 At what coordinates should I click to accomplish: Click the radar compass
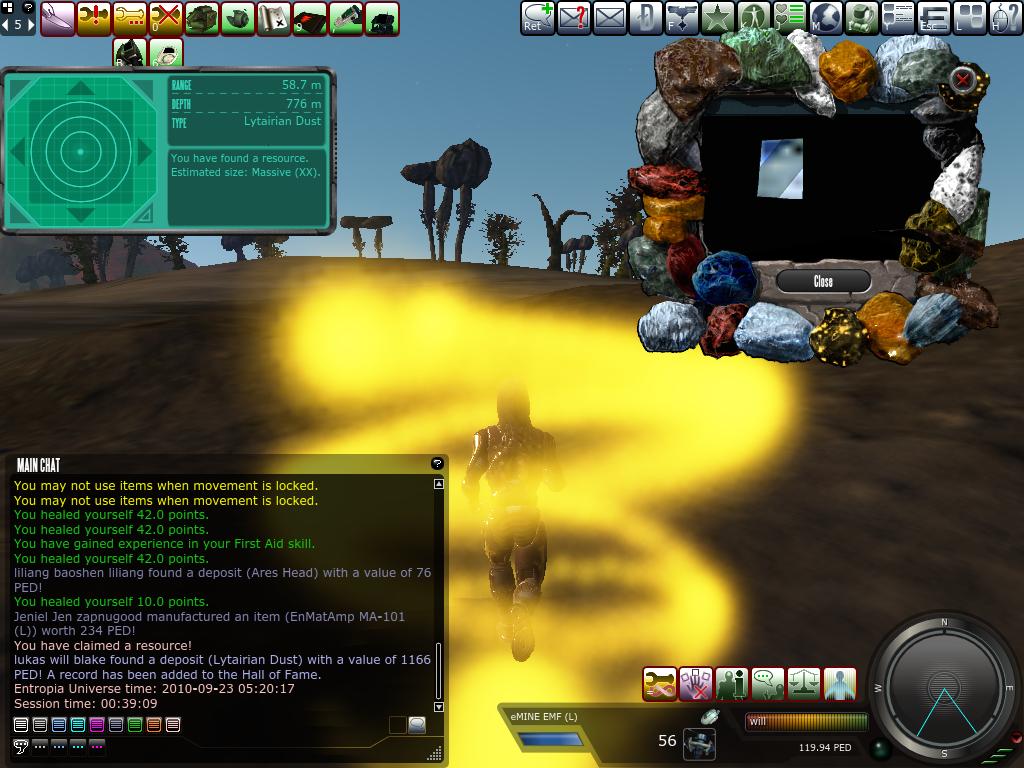point(943,688)
